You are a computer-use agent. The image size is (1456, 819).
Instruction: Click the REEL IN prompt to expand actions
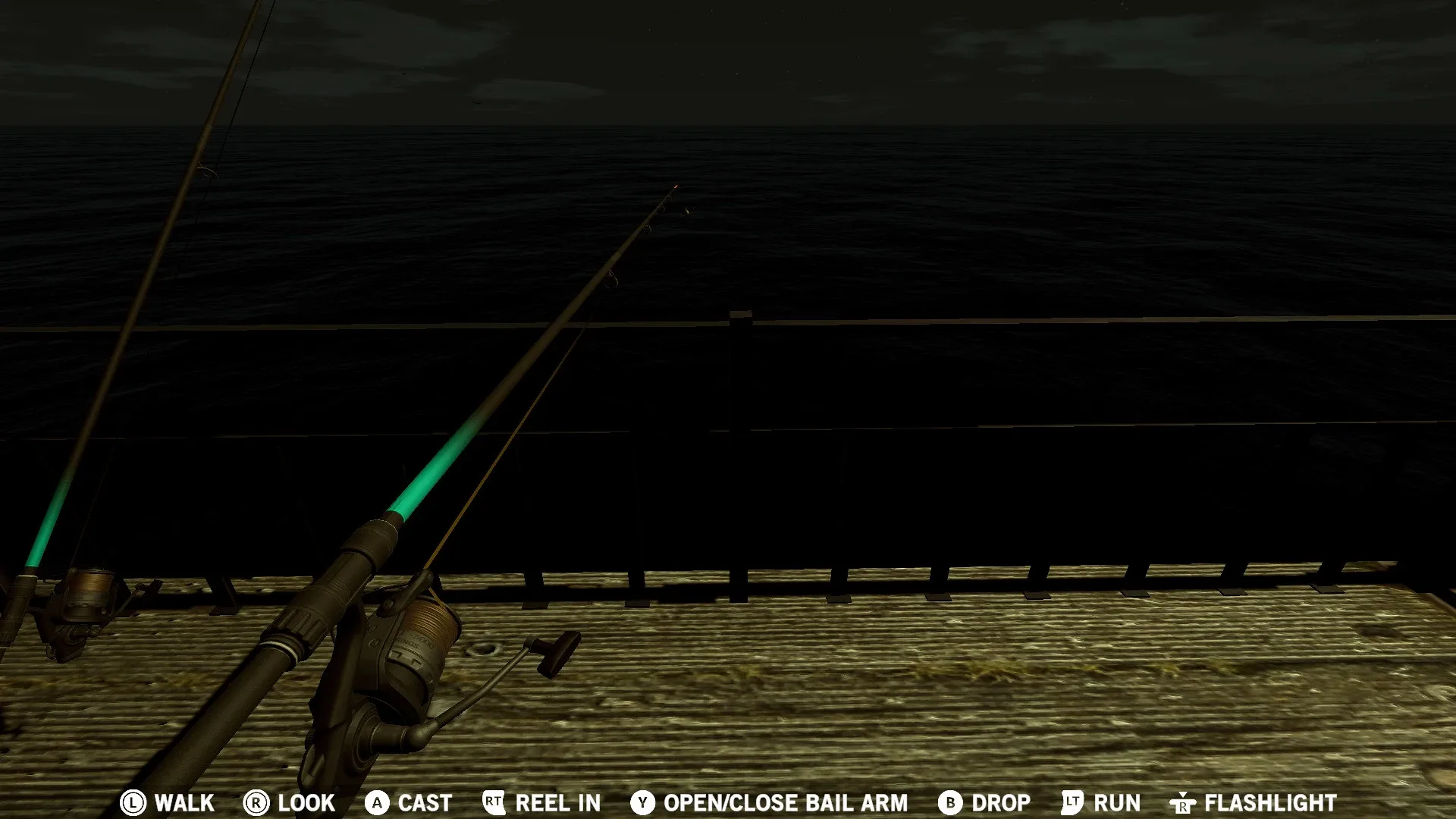[x=557, y=803]
